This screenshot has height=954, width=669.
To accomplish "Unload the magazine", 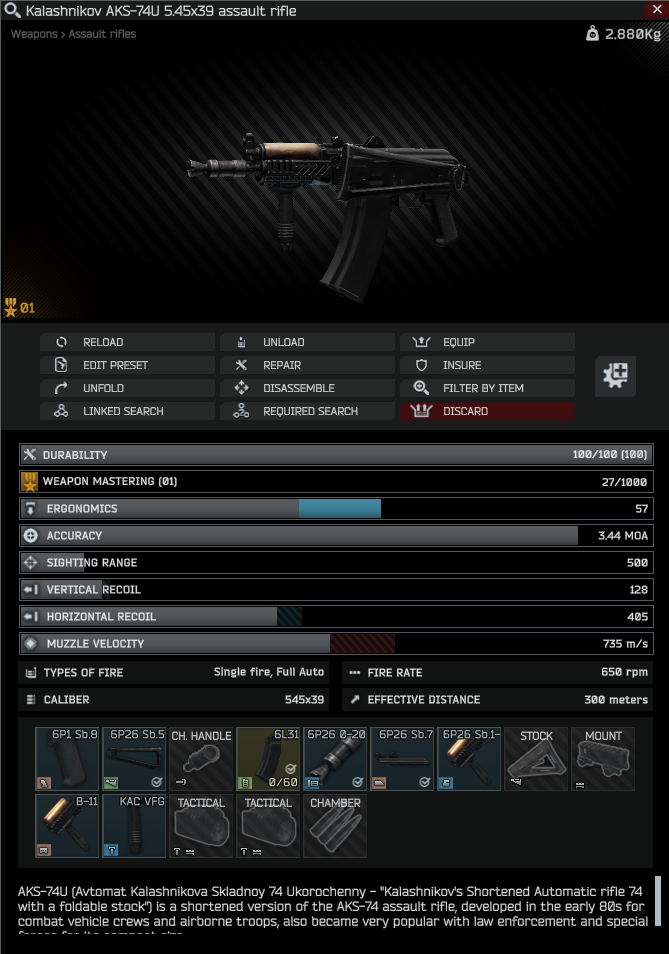I will 307,342.
